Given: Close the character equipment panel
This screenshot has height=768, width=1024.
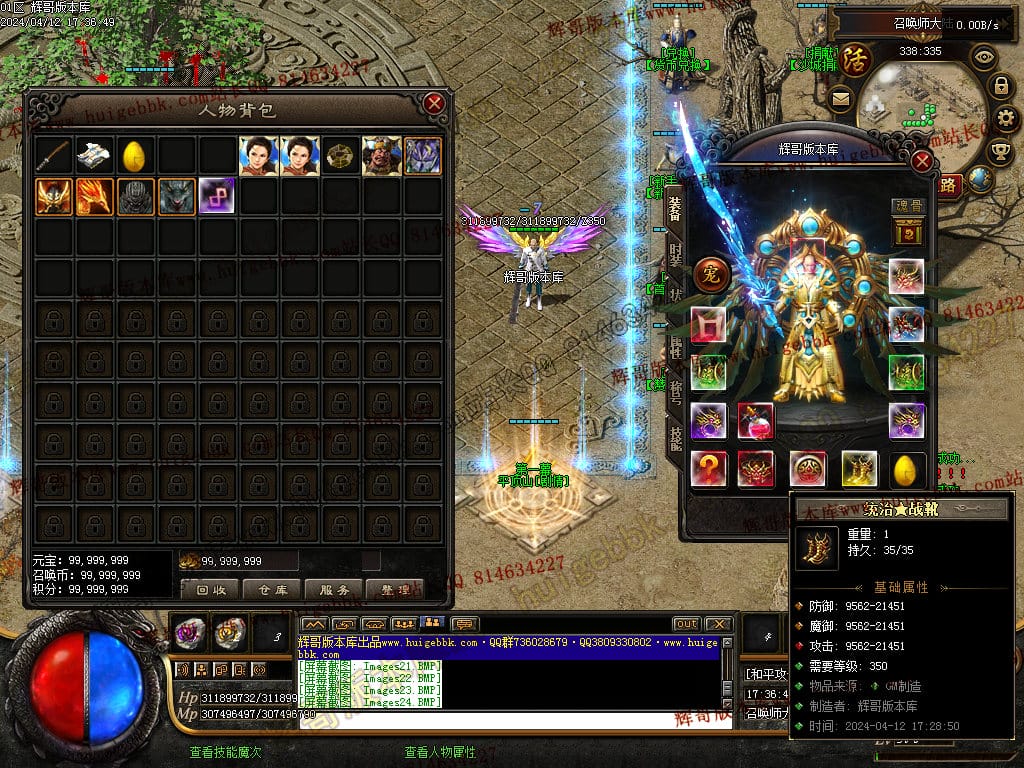Looking at the screenshot, I should 922,160.
